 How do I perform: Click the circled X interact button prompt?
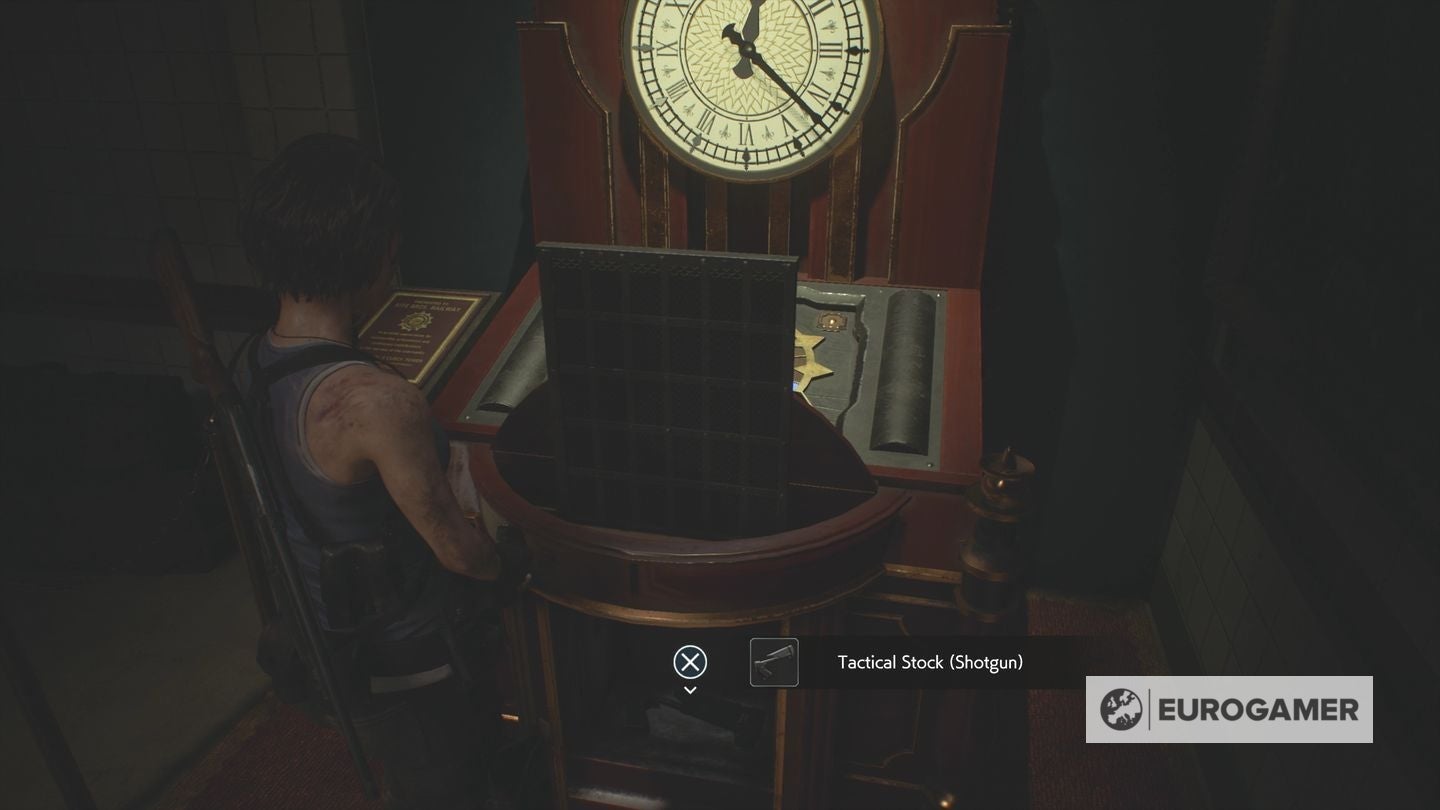689,661
